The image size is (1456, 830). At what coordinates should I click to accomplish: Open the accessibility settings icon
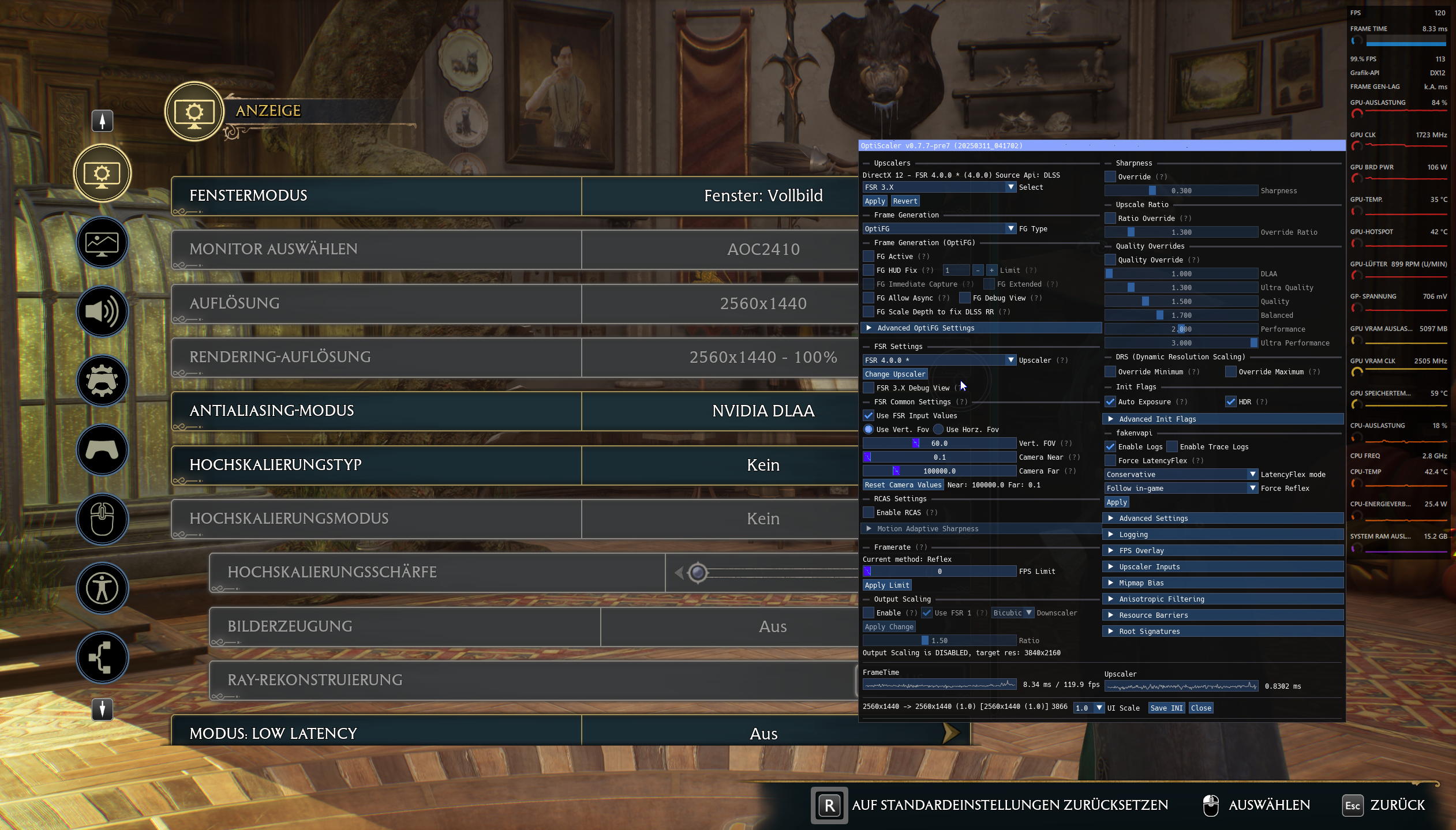point(102,588)
